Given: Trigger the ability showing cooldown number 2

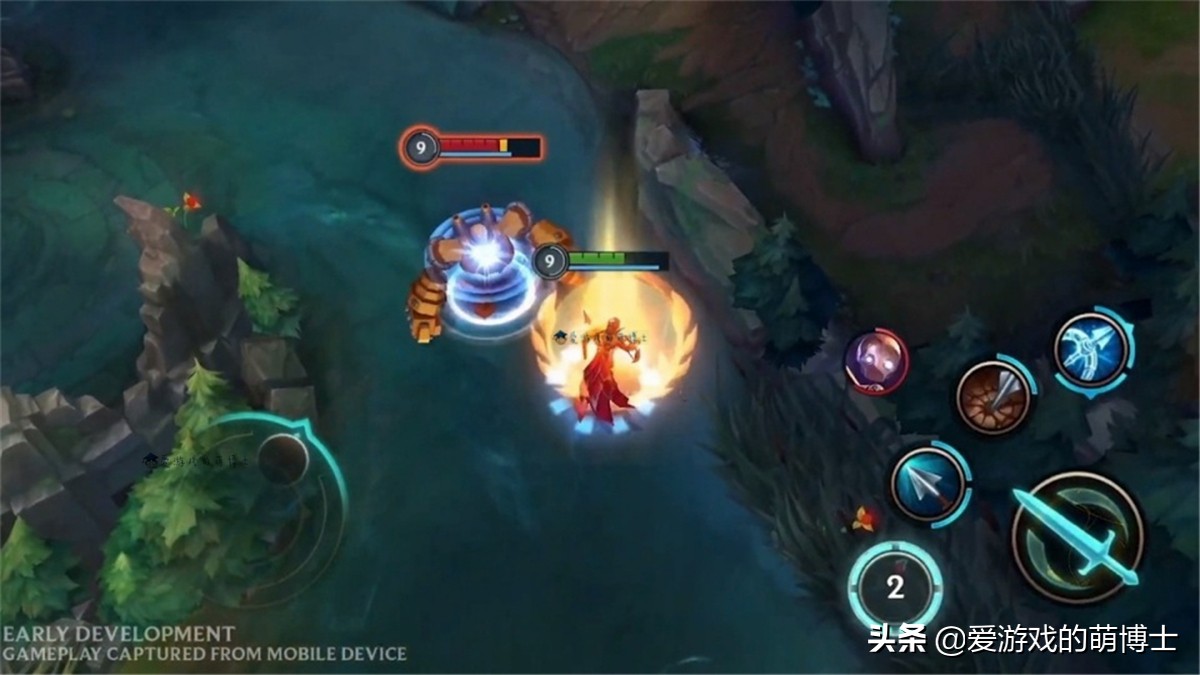Looking at the screenshot, I should [895, 587].
